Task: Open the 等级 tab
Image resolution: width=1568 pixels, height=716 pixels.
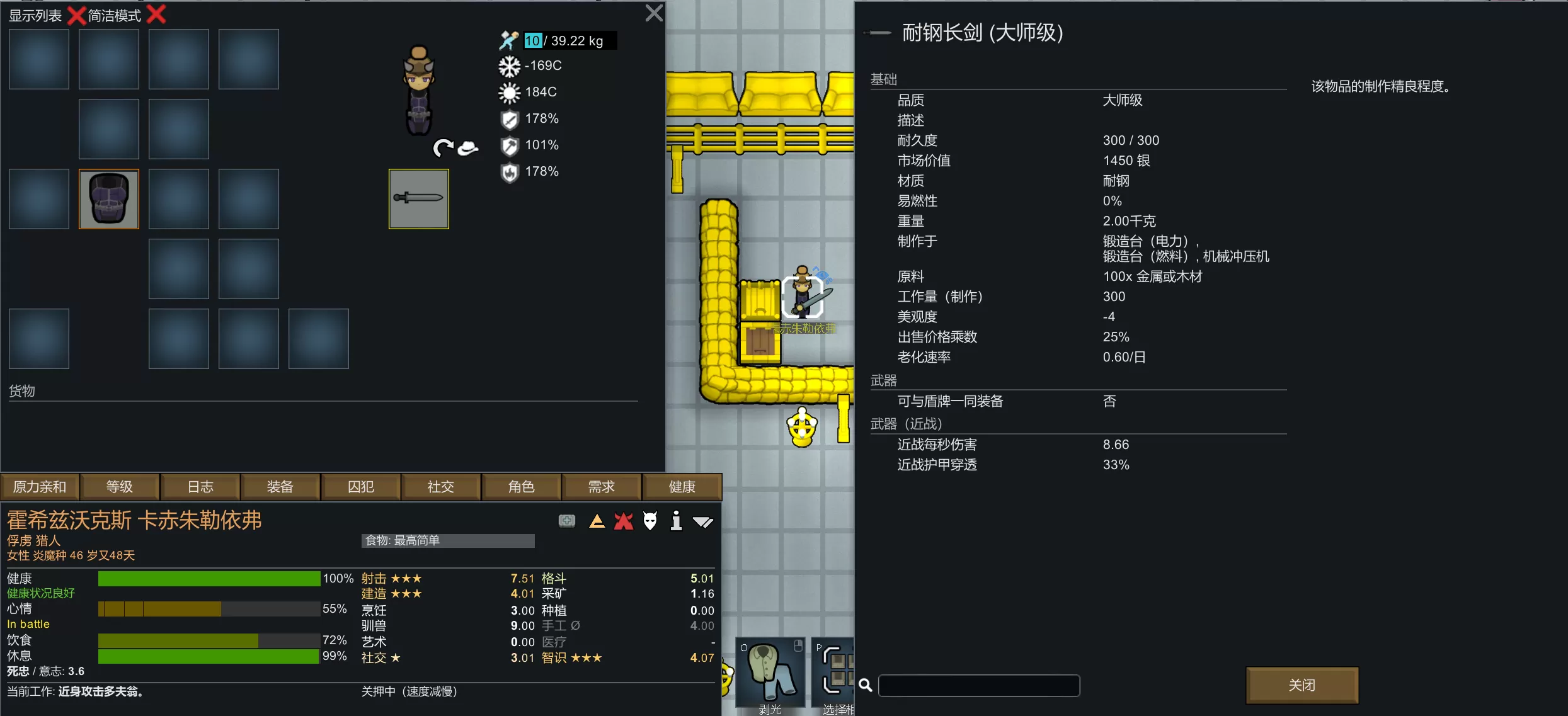Action: 120,487
